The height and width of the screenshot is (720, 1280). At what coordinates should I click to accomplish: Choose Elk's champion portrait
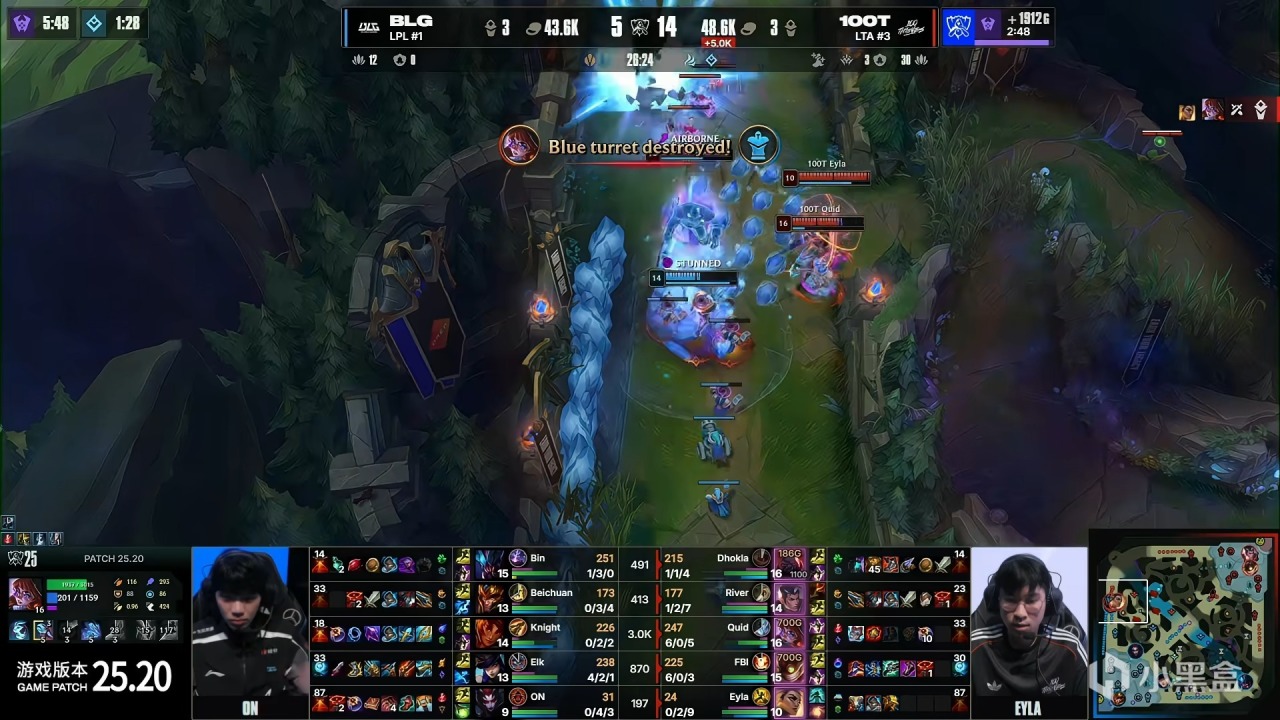point(491,668)
